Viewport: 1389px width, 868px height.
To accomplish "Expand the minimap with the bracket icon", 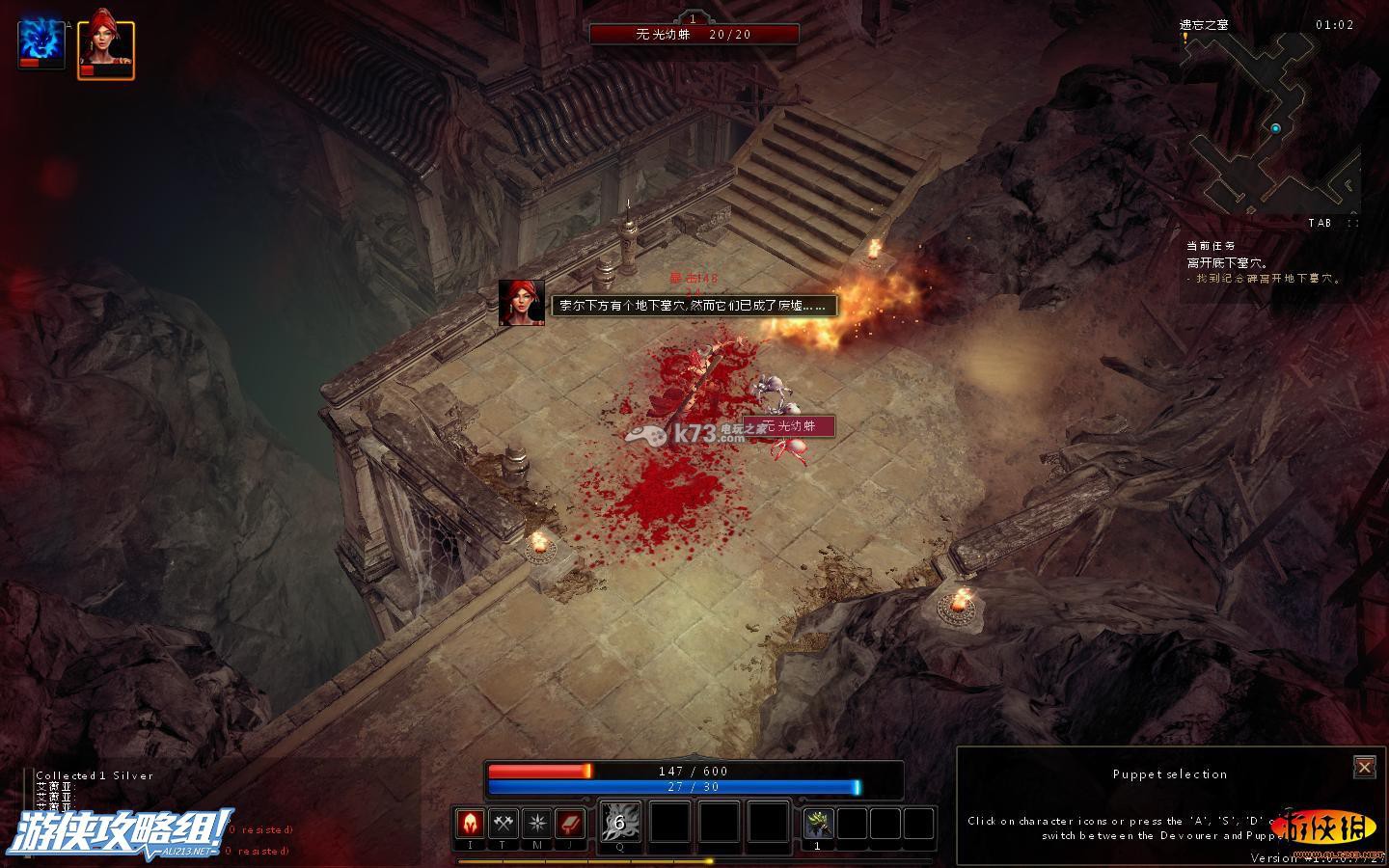I will [x=1352, y=223].
